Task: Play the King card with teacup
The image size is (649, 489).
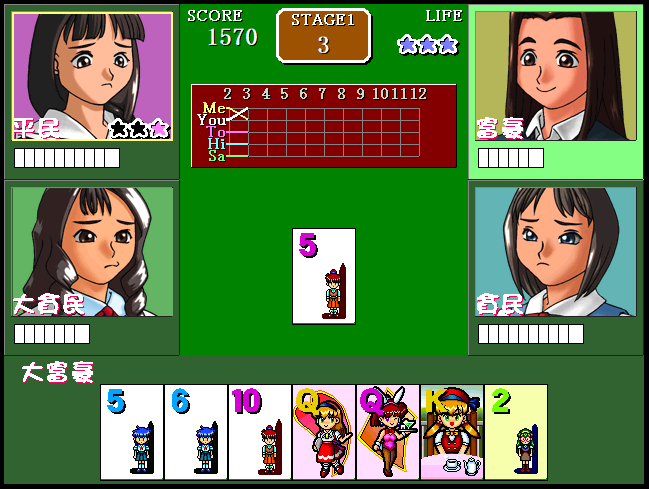Action: click(452, 432)
